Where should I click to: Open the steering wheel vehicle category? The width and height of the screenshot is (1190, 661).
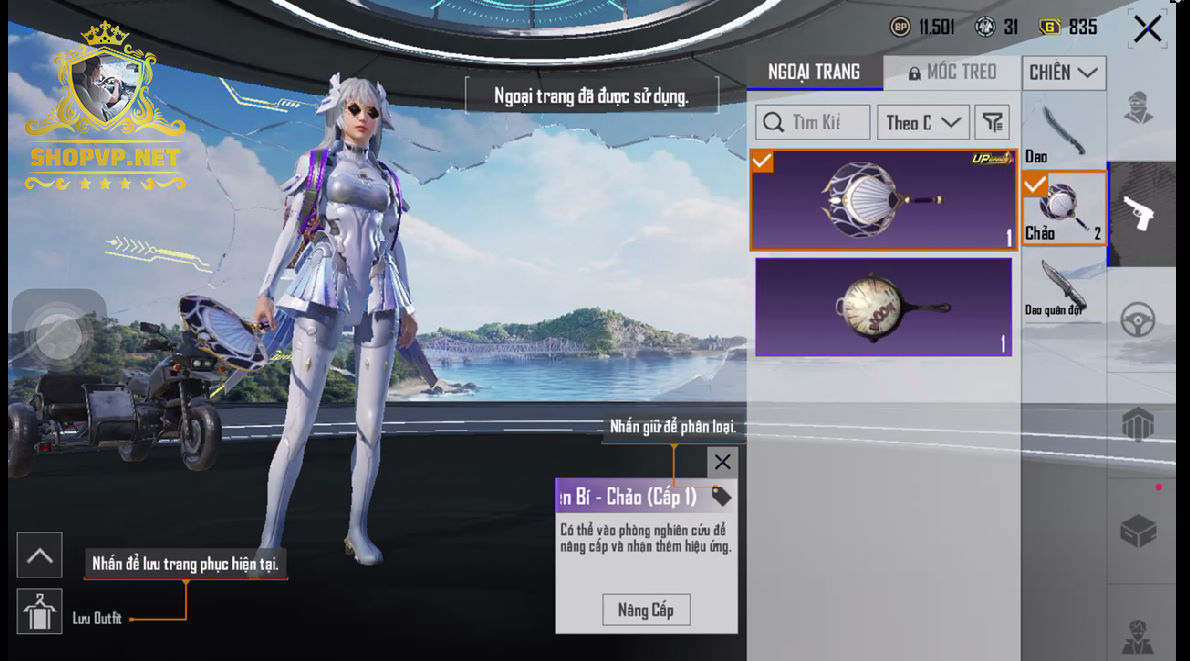(1140, 320)
